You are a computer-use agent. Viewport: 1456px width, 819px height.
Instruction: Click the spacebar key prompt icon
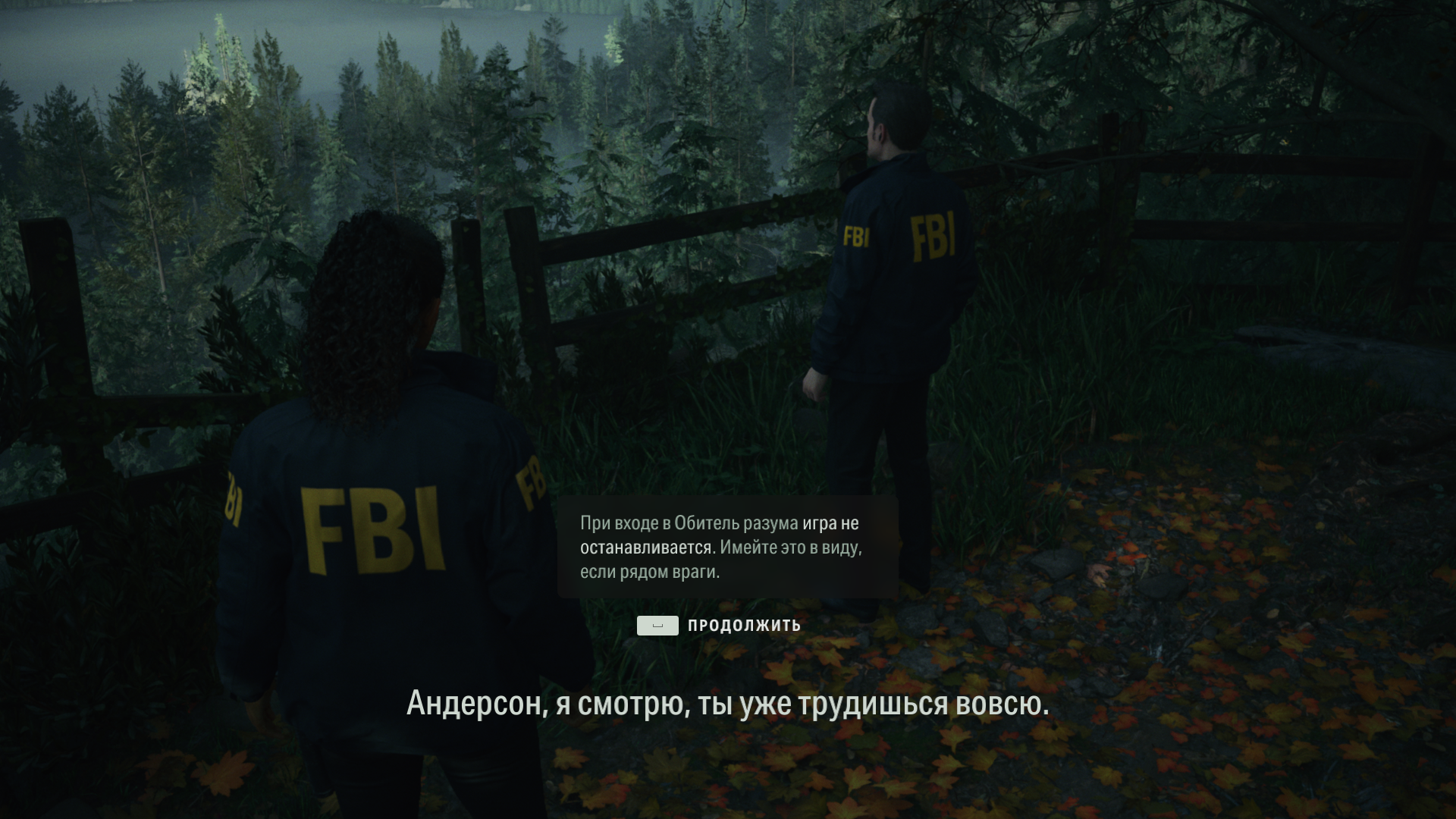coord(658,626)
